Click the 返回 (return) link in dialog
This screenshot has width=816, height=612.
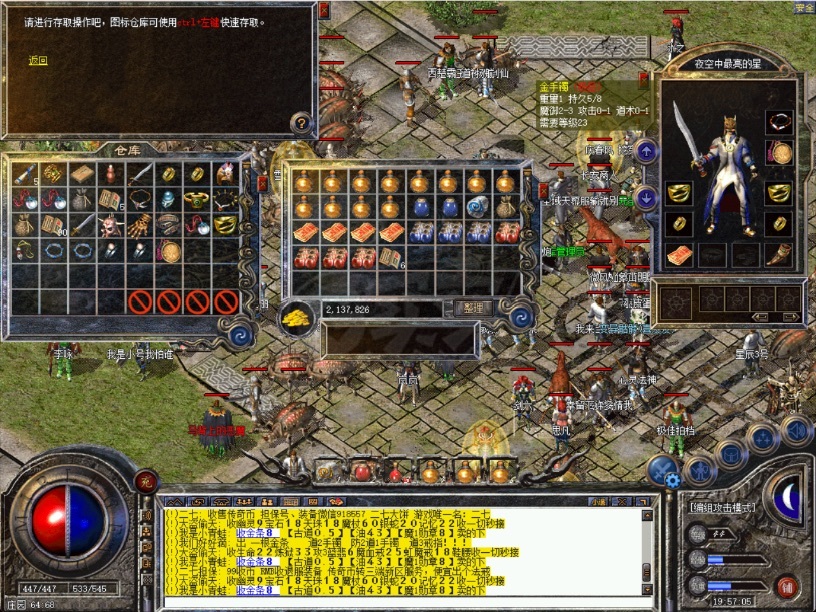(x=37, y=60)
